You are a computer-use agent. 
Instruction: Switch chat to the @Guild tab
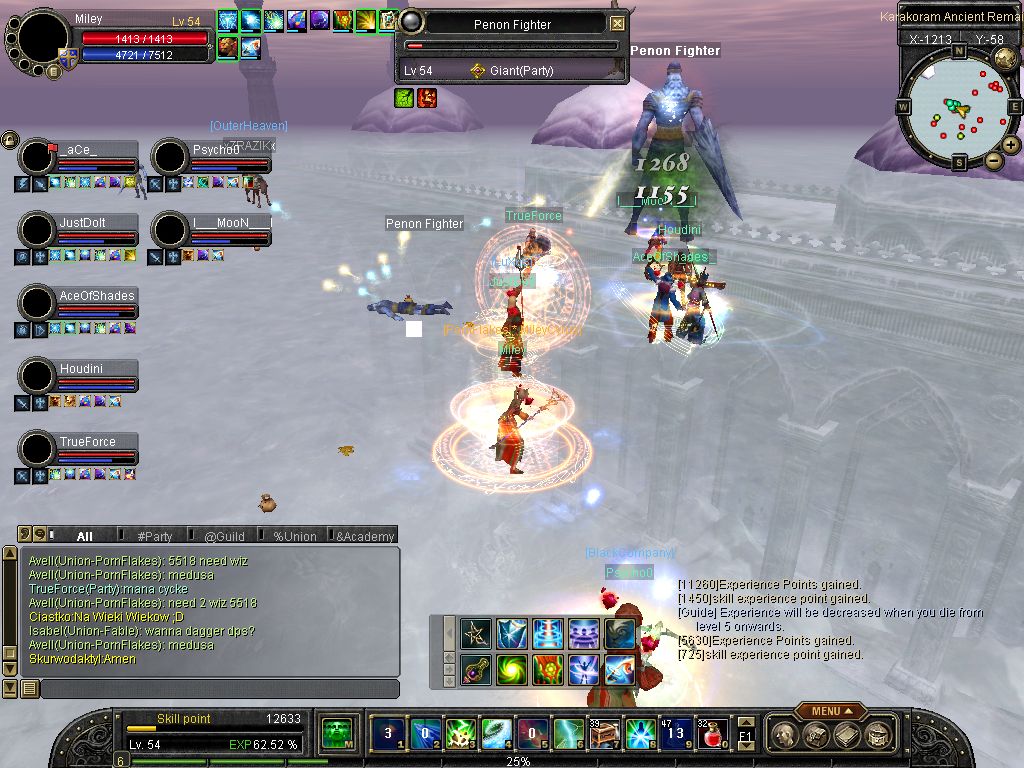[224, 536]
